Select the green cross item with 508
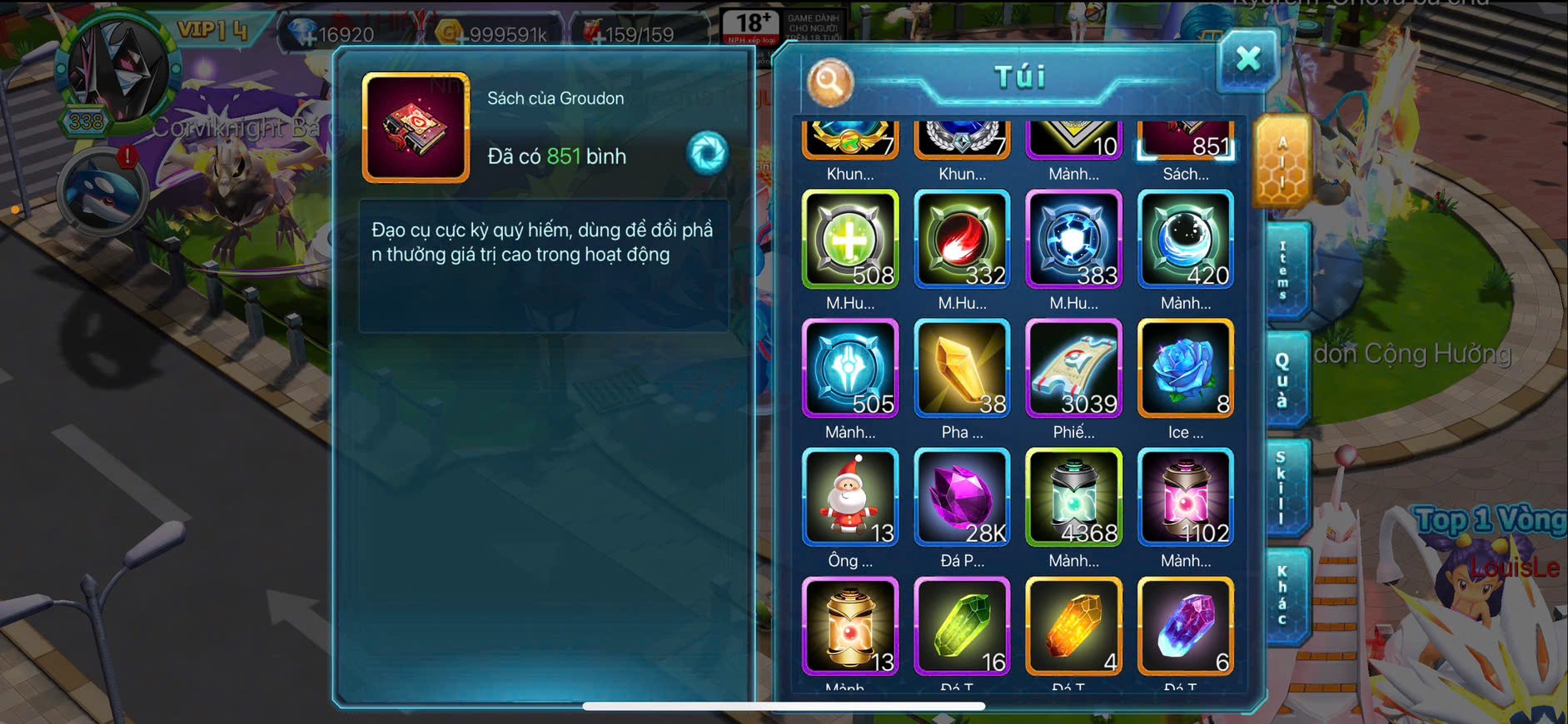The width and height of the screenshot is (1568, 724). [850, 240]
